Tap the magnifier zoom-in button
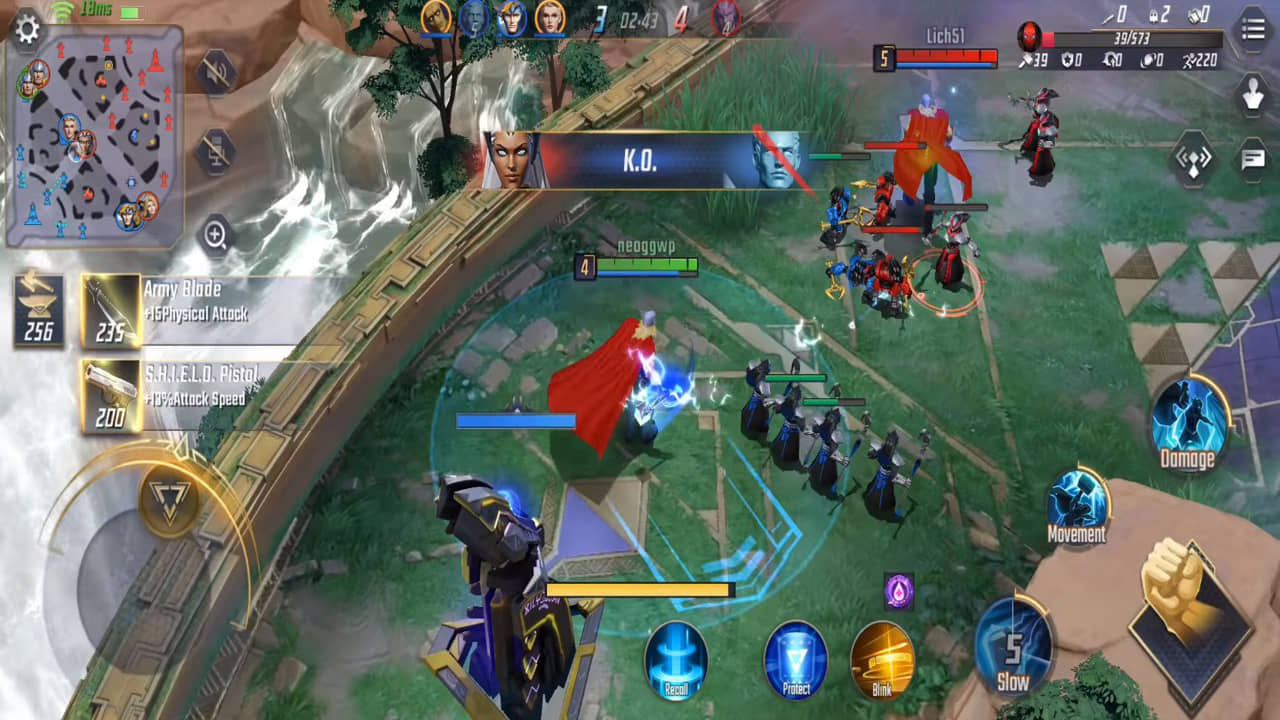The image size is (1280, 720). 216,236
